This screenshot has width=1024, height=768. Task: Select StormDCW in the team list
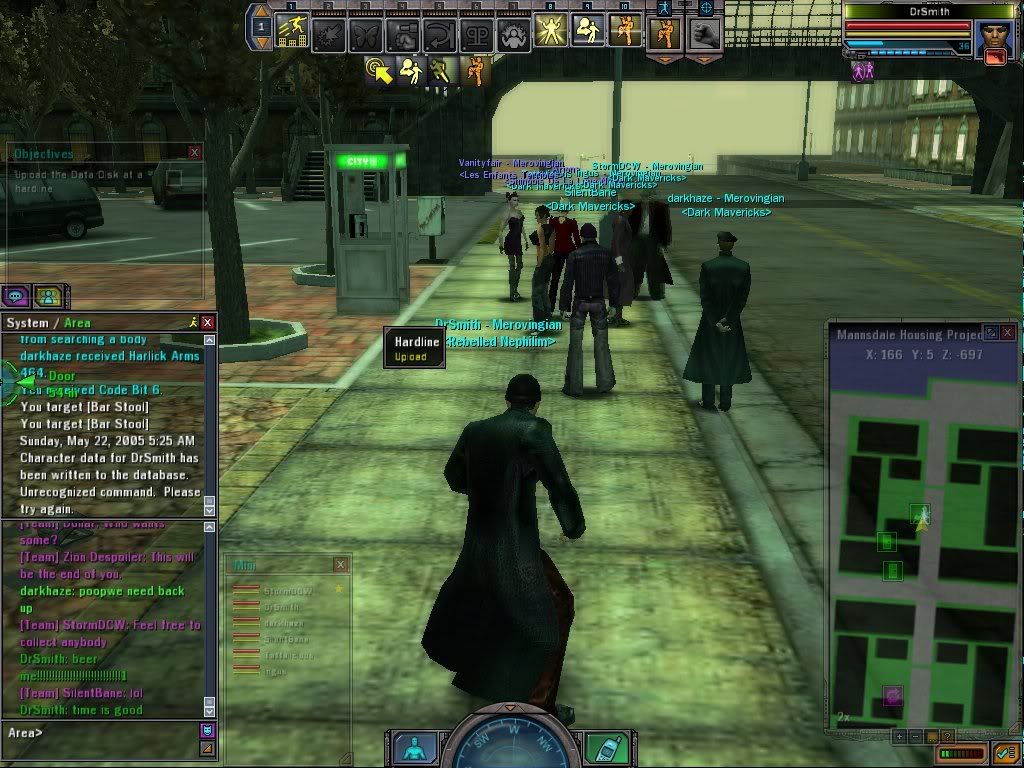[x=283, y=591]
